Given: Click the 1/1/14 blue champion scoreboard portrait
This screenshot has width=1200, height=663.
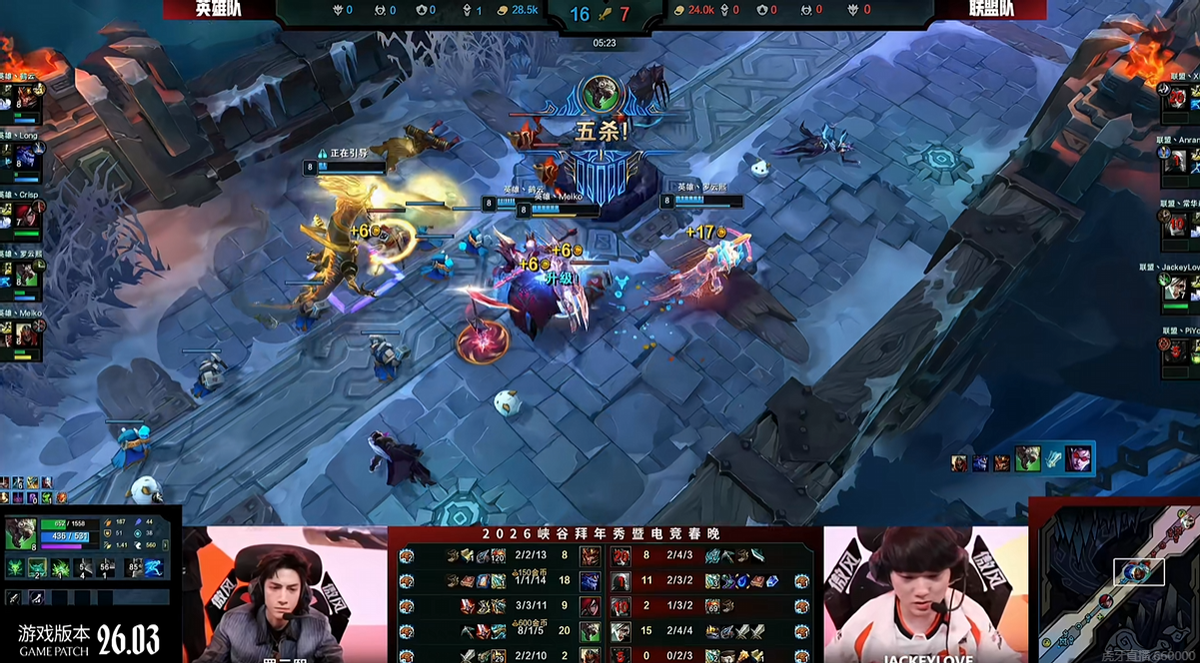Looking at the screenshot, I should coord(590,582).
